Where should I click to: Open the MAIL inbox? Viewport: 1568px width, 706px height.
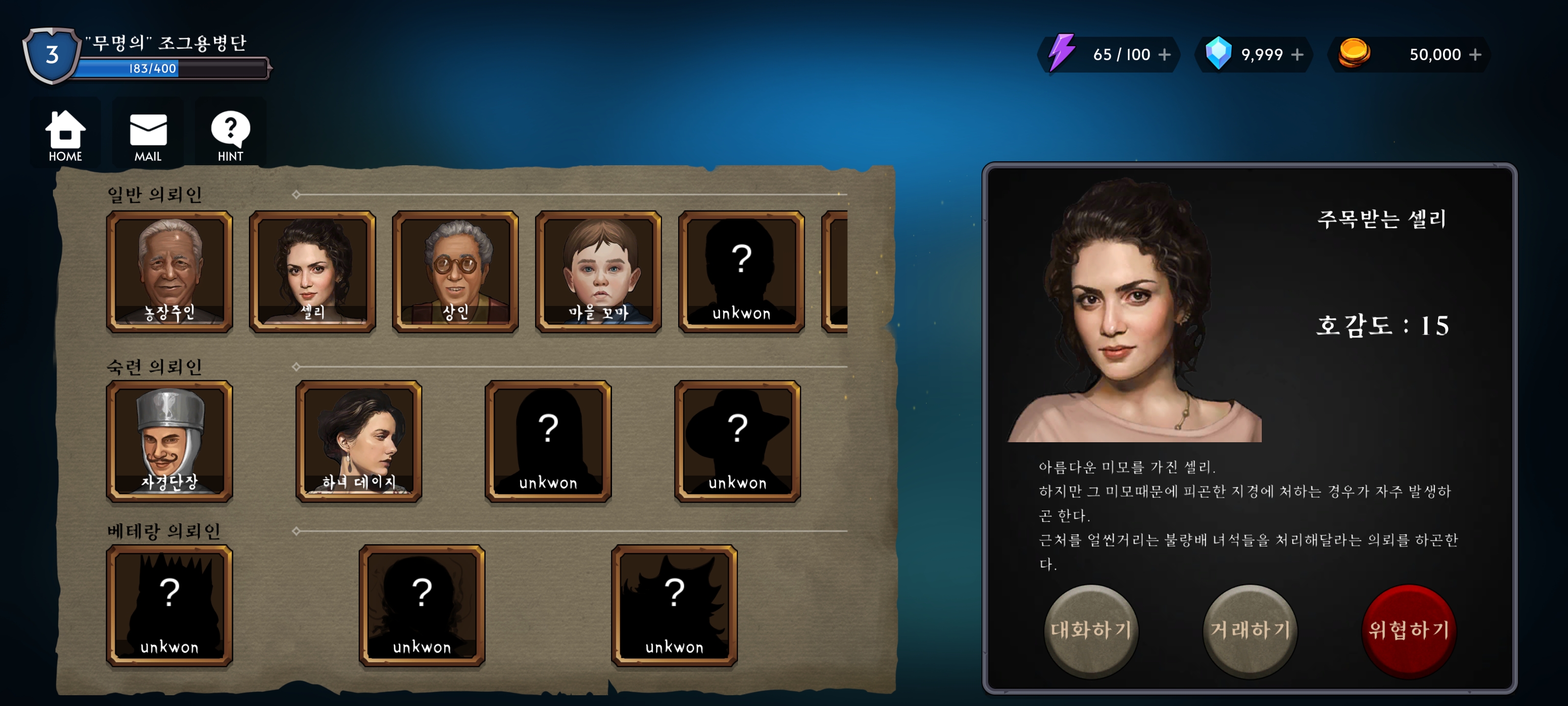(148, 135)
